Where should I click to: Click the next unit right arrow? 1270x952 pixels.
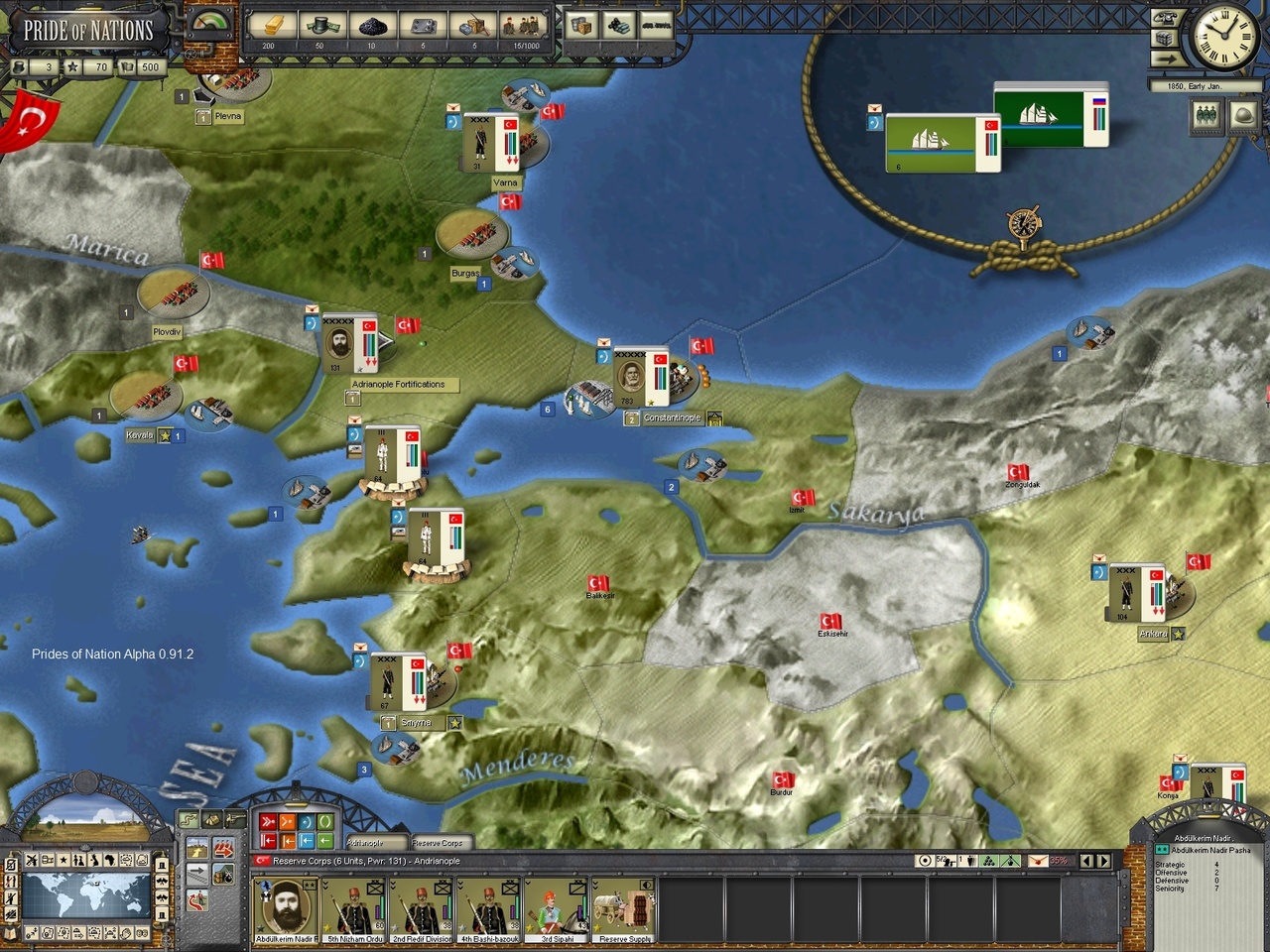[1103, 861]
